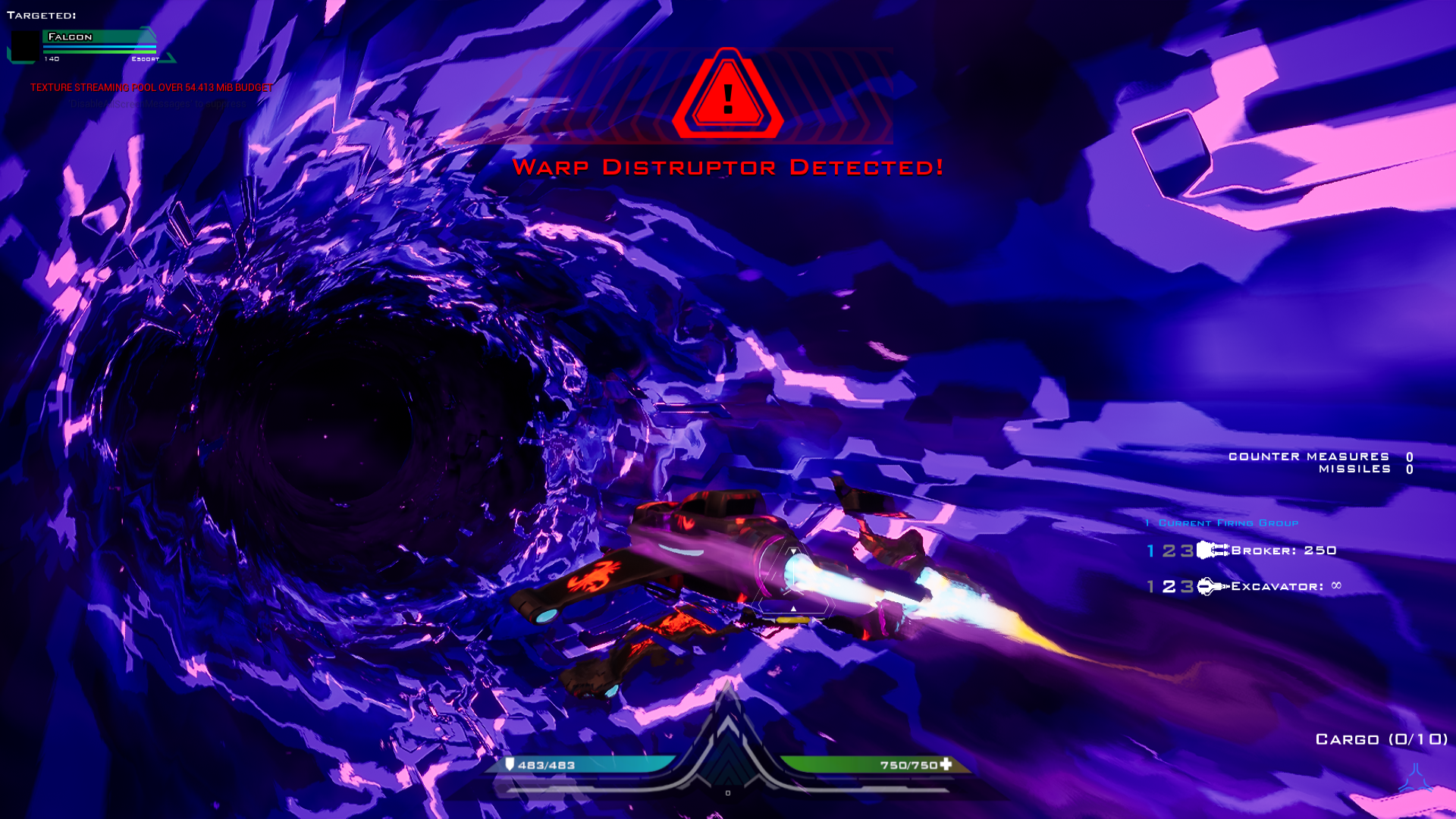Select the Excavator weapon icon
The image size is (1456, 819).
tap(1209, 585)
